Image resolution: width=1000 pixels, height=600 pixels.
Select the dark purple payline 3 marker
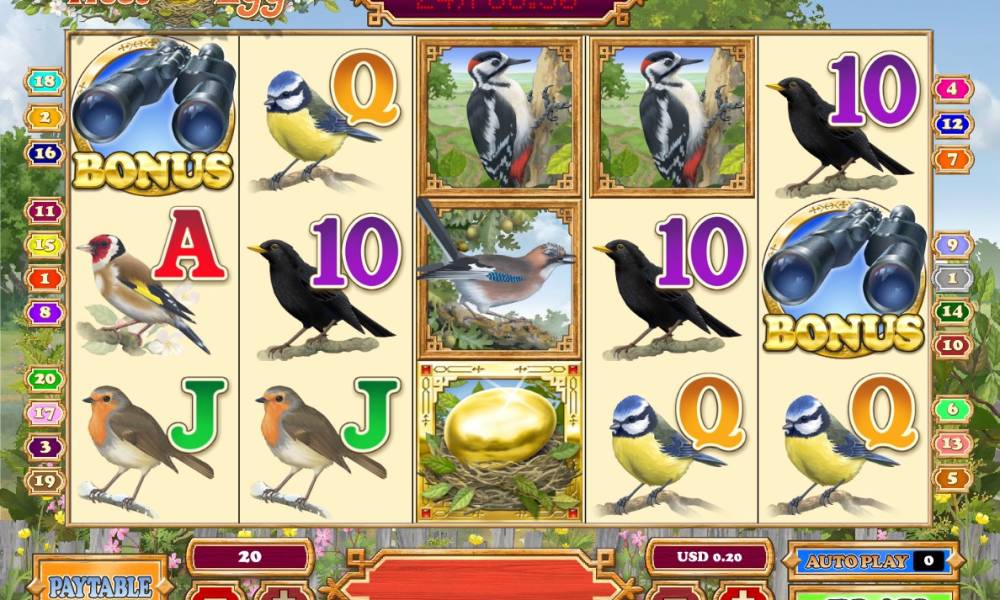point(45,447)
